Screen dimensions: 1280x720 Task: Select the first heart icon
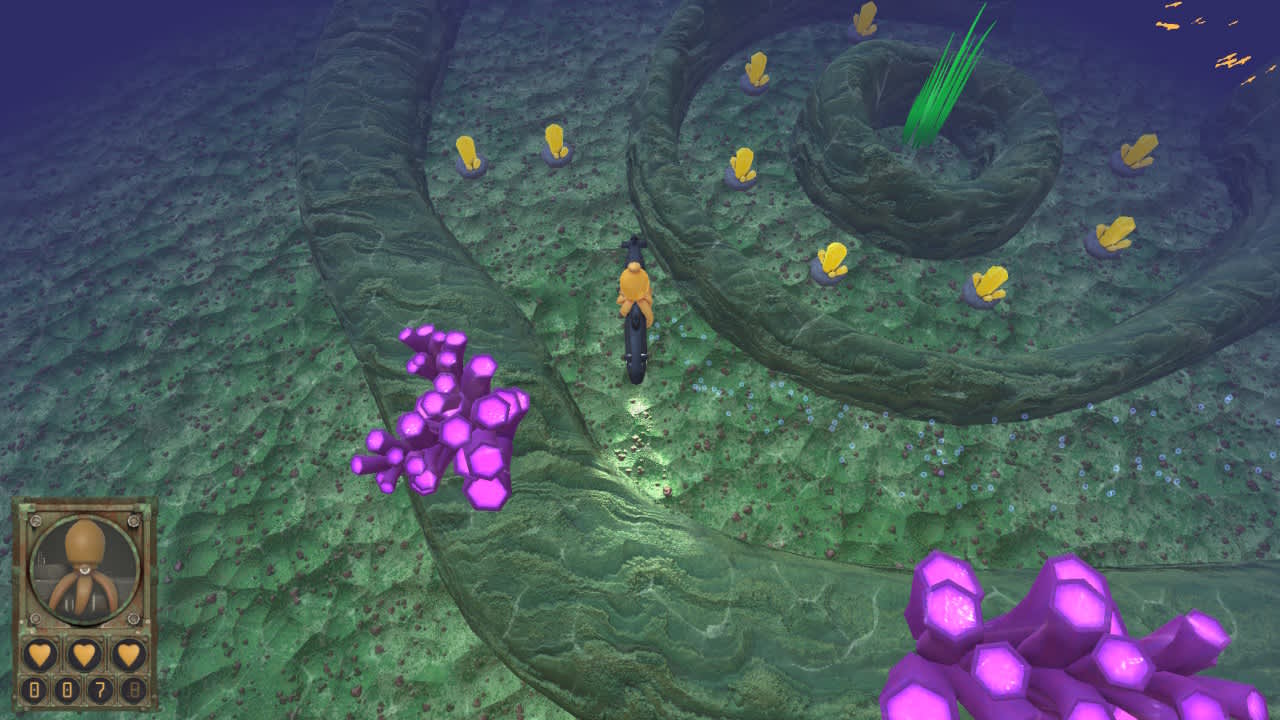point(39,654)
